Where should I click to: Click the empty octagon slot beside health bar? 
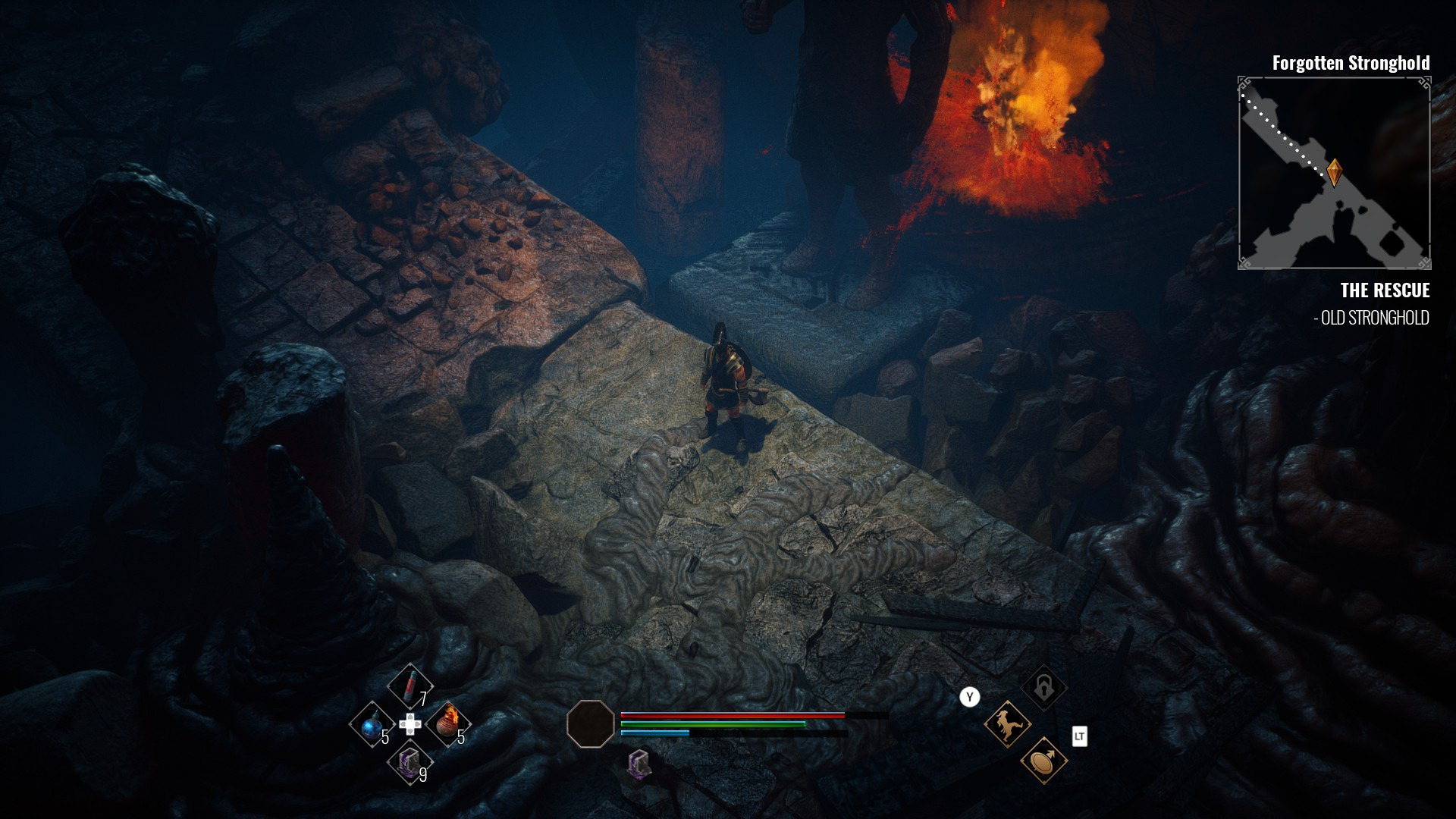(590, 724)
